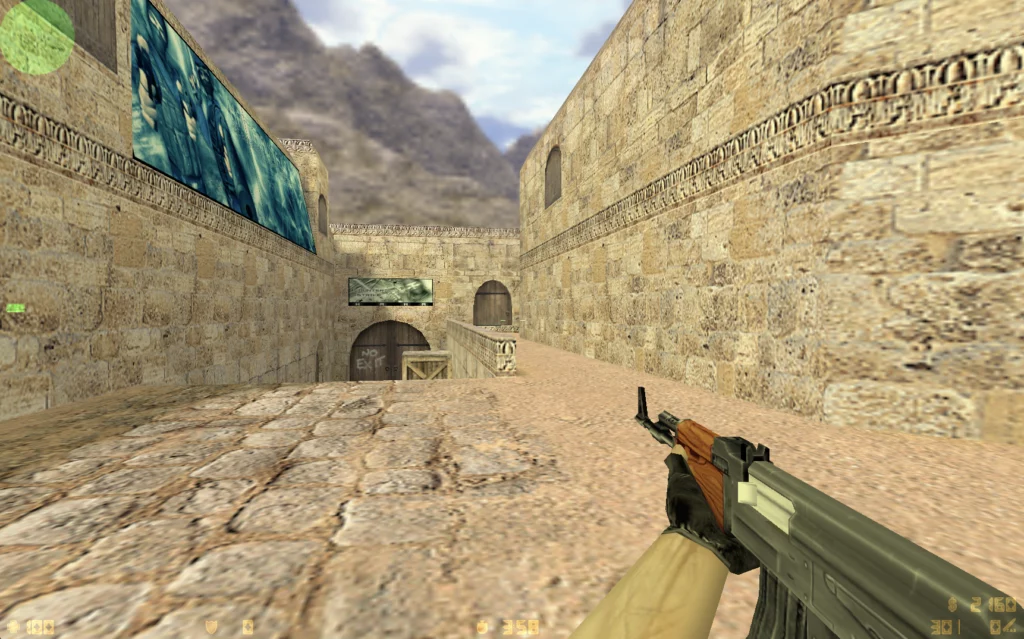Click the health cross icon
The width and height of the screenshot is (1024, 639).
[12, 627]
